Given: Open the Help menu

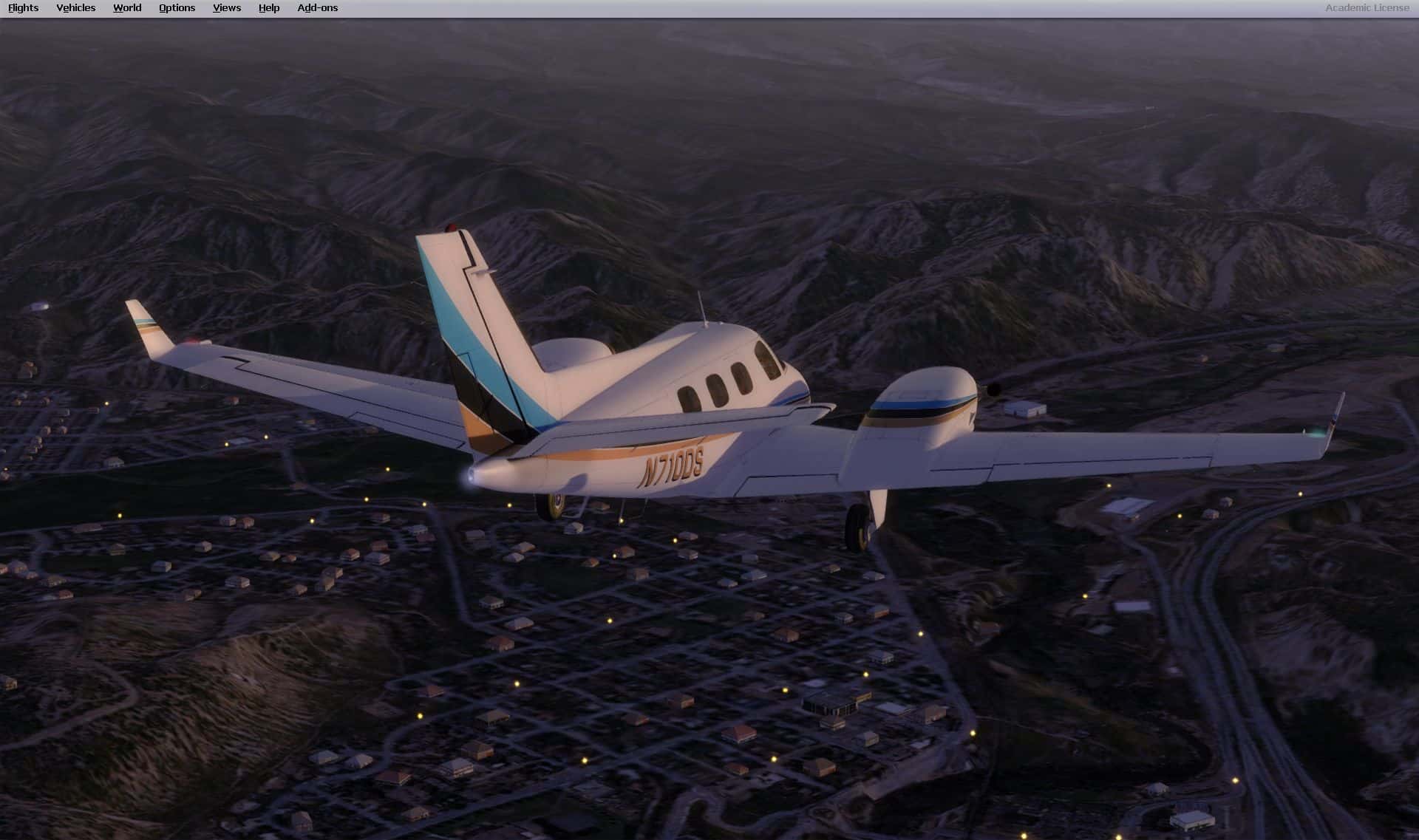Looking at the screenshot, I should (x=269, y=8).
